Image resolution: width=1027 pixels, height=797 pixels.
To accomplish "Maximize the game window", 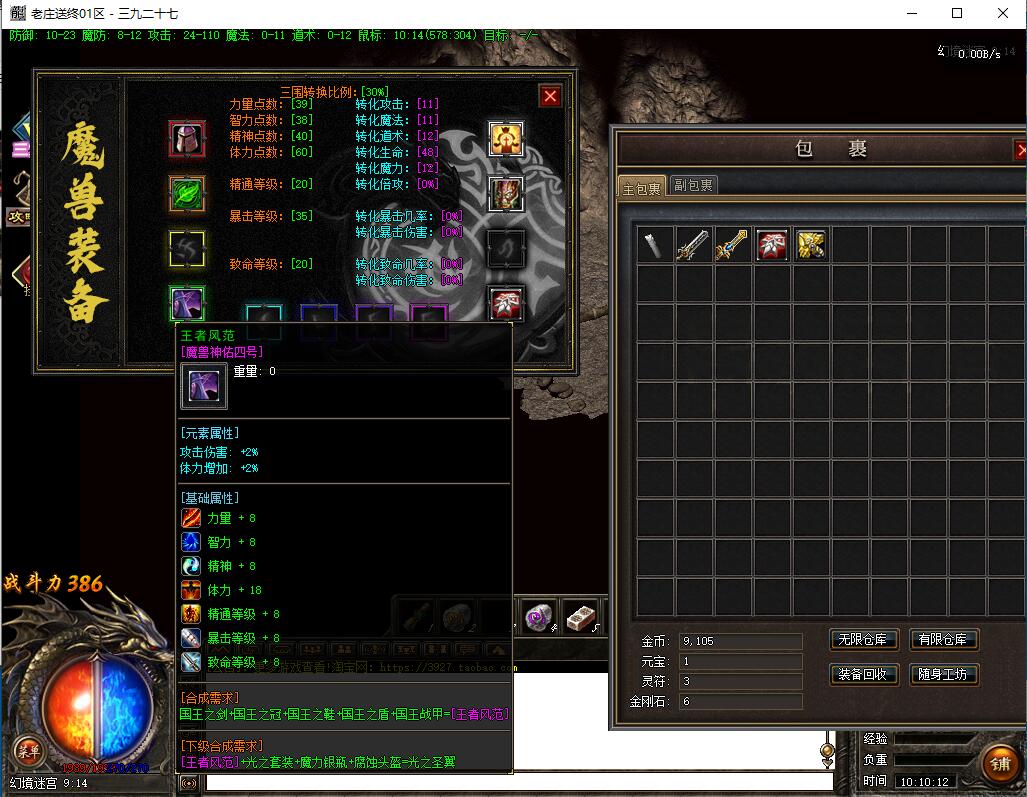I will (957, 13).
